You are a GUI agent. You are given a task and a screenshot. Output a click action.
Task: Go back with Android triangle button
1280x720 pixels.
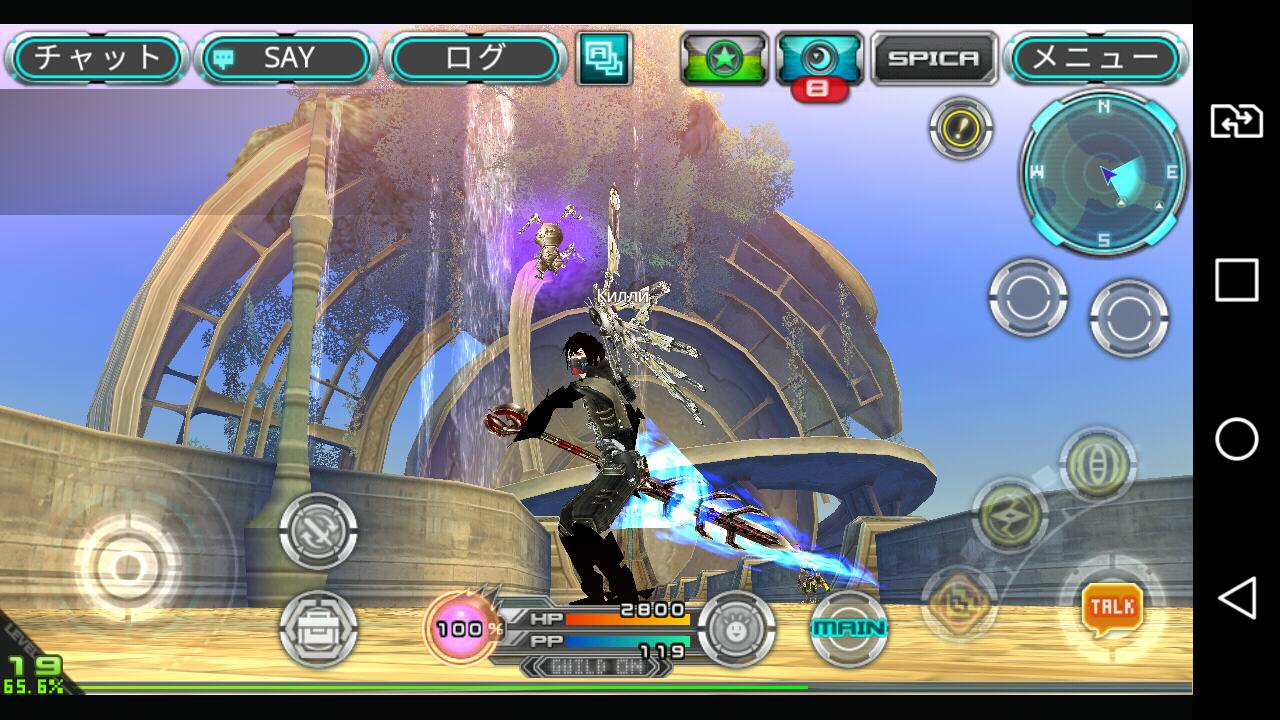point(1236,599)
